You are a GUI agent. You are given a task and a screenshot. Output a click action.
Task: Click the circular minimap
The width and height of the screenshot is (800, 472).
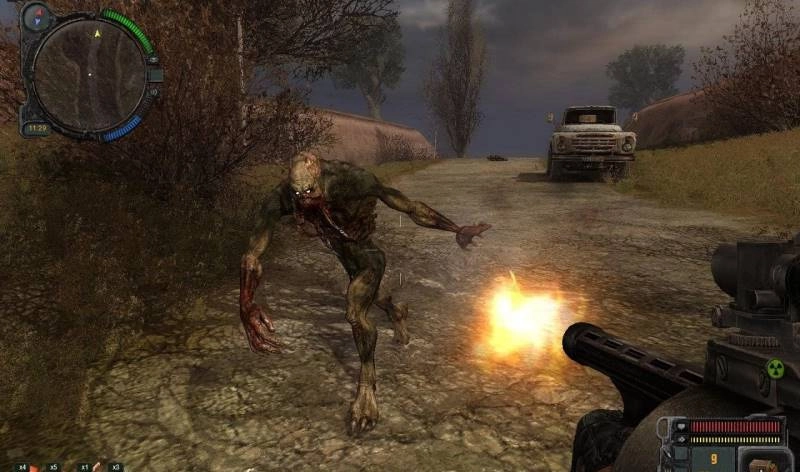[x=88, y=72]
